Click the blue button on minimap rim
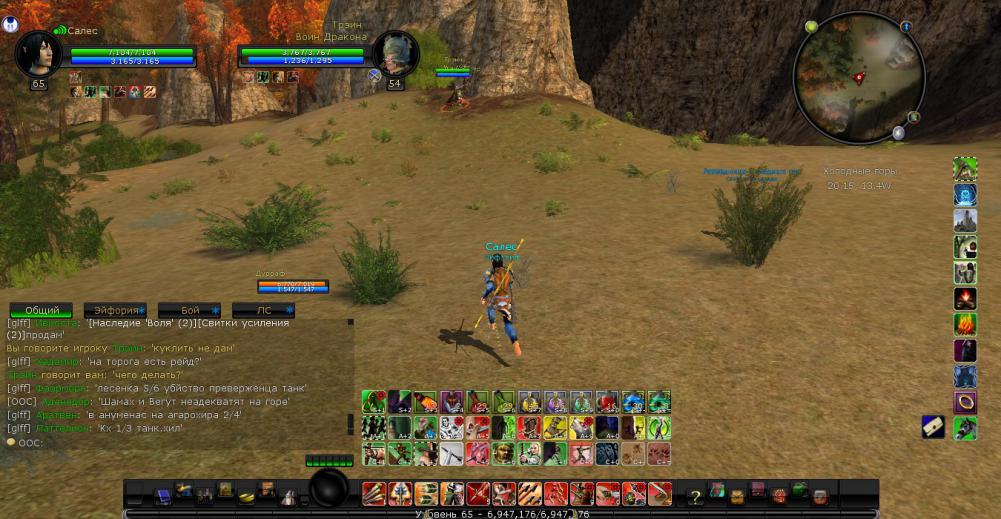This screenshot has height=519, width=1001. (x=906, y=27)
